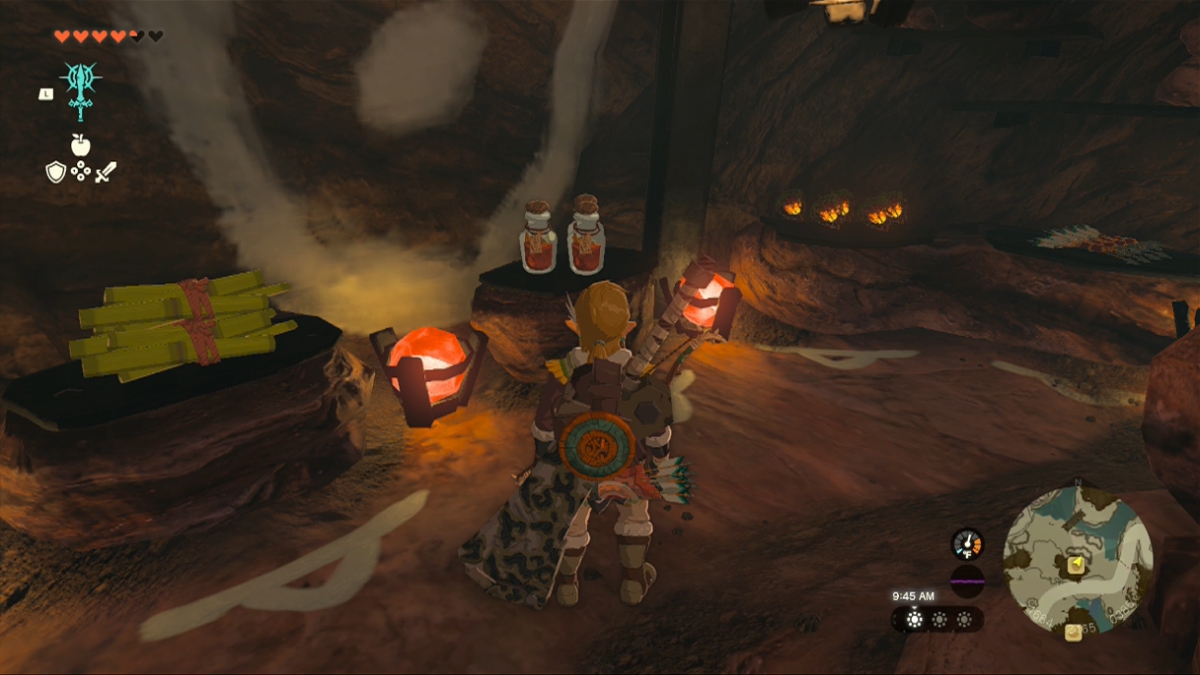Open the circular minimap
Image resolution: width=1200 pixels, height=675 pixels.
[1078, 560]
